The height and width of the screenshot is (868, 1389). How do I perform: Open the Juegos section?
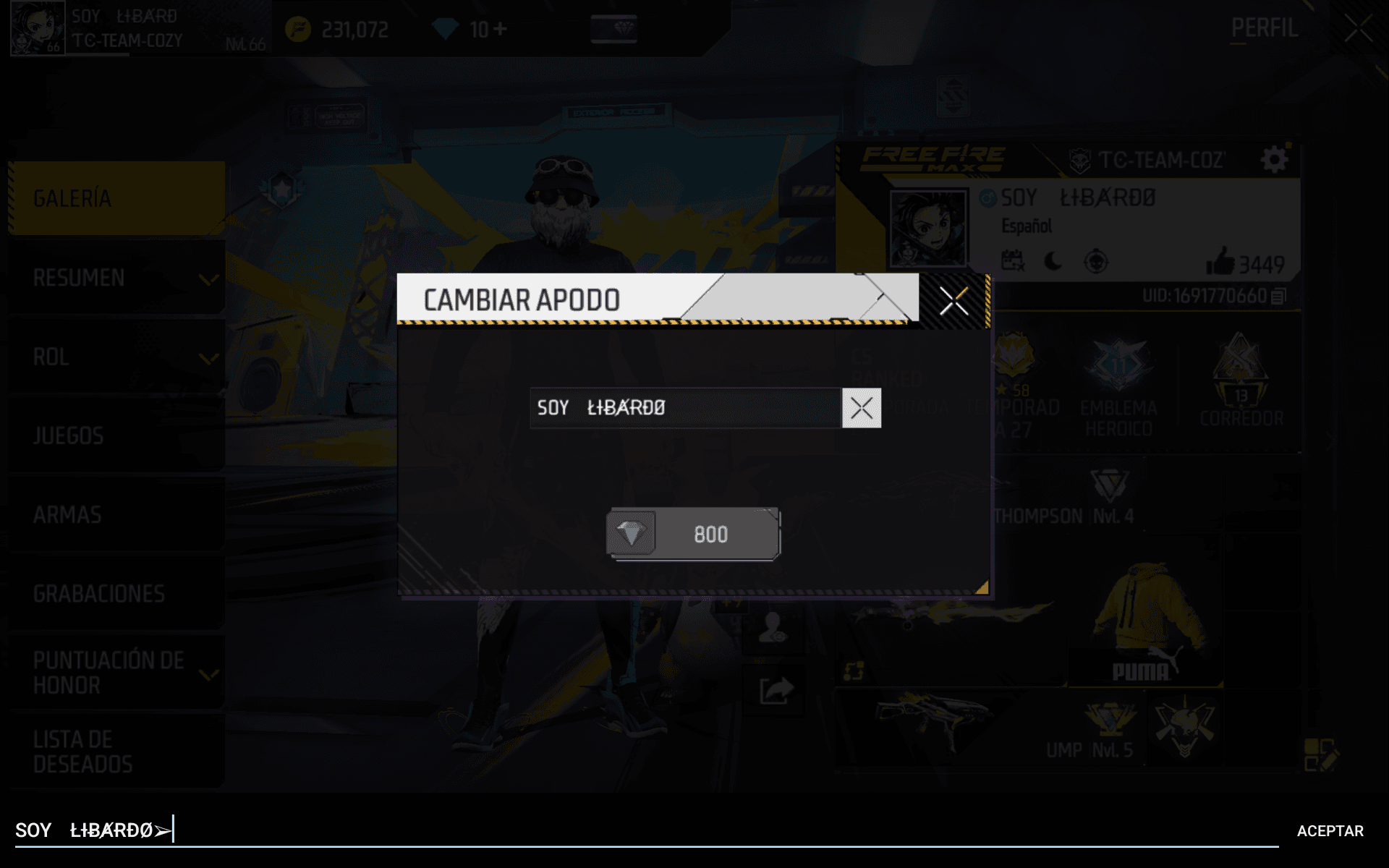point(116,435)
